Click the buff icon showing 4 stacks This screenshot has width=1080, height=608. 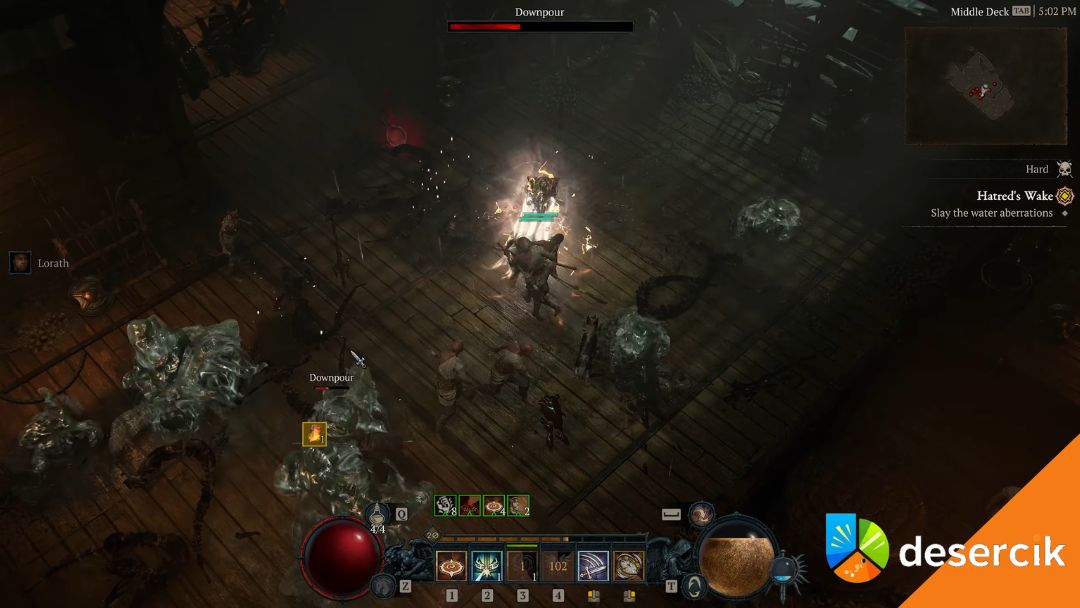coord(494,506)
